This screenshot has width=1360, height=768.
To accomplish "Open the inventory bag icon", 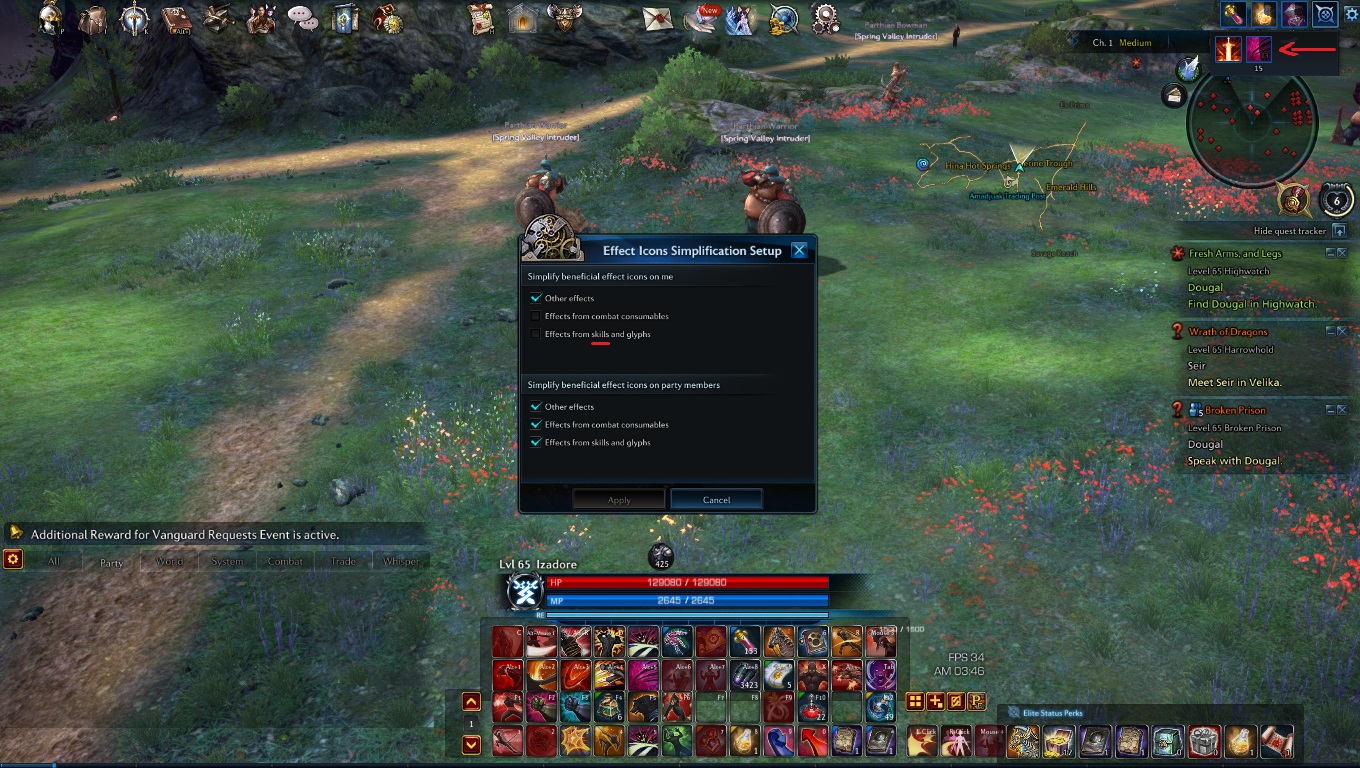I will 92,20.
